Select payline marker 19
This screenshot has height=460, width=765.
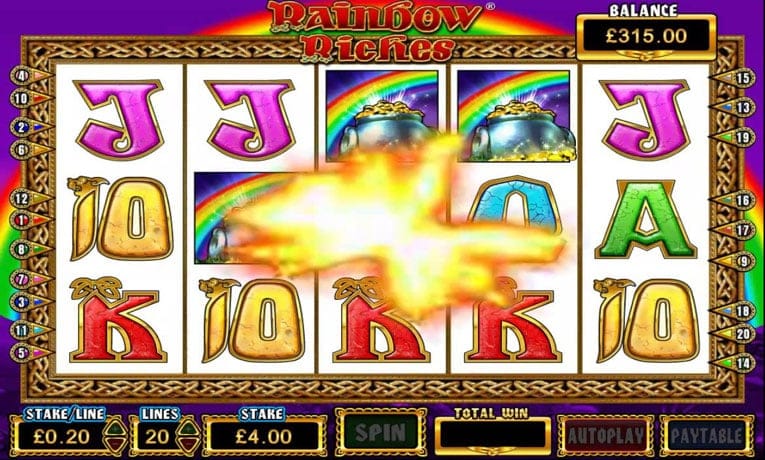click(x=743, y=137)
